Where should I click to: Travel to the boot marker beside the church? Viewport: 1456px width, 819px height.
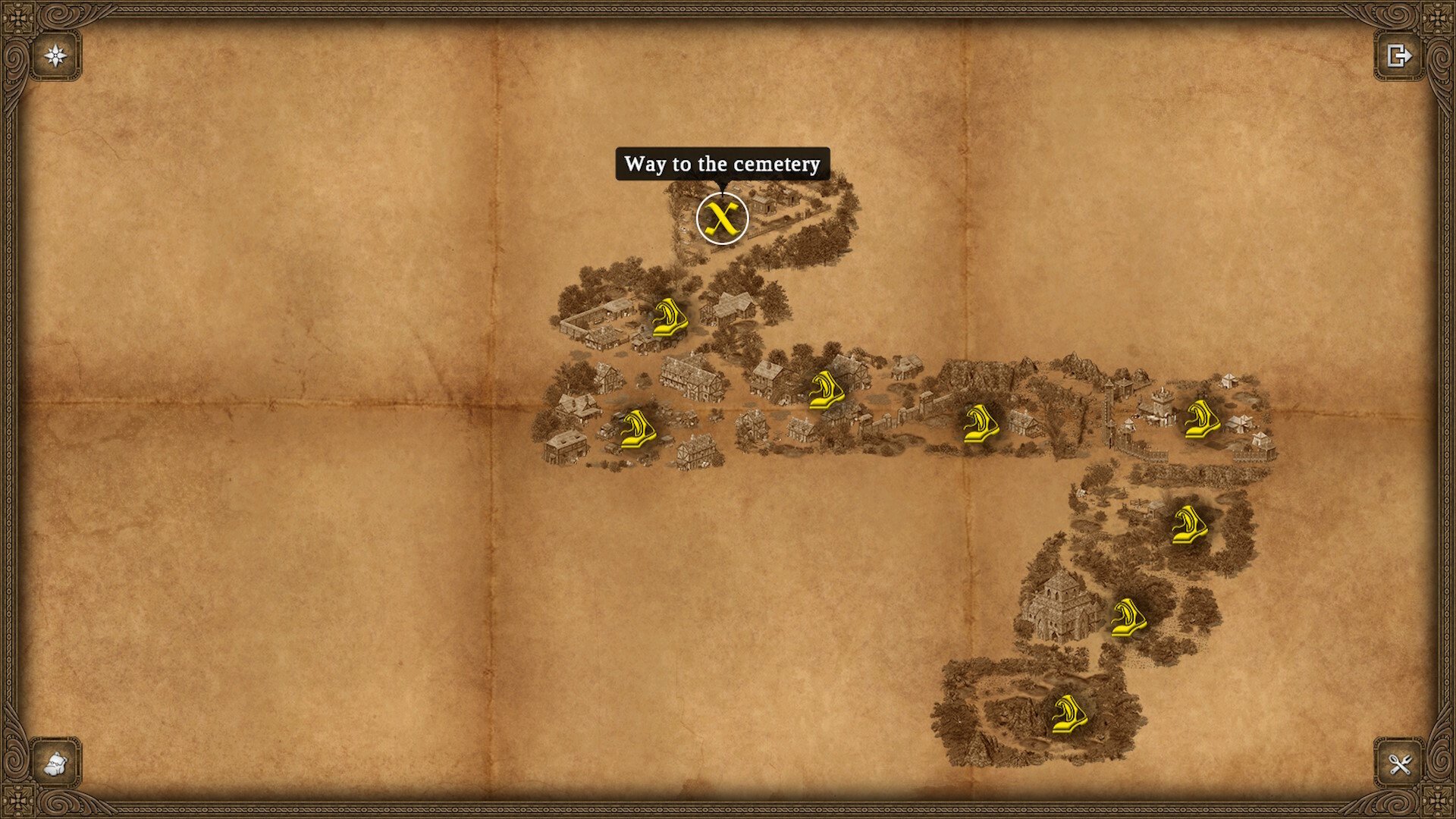coord(1128,618)
